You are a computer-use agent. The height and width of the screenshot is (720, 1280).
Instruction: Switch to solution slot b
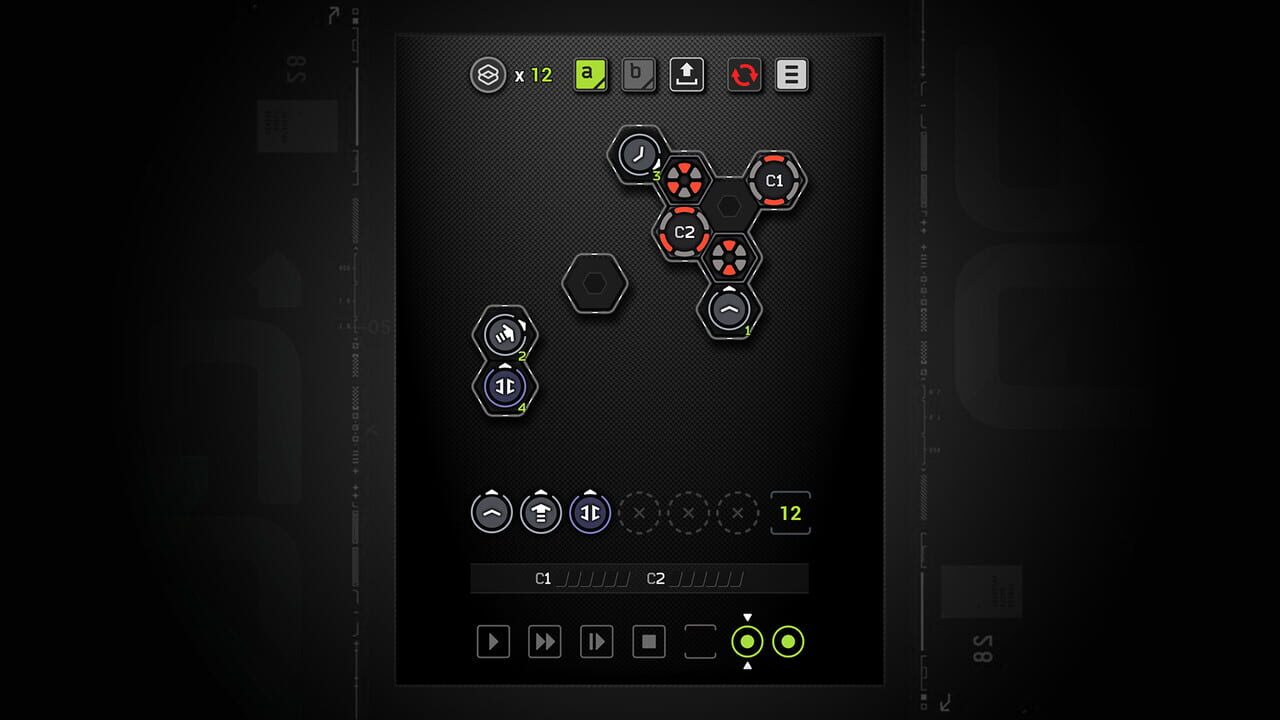coord(638,73)
